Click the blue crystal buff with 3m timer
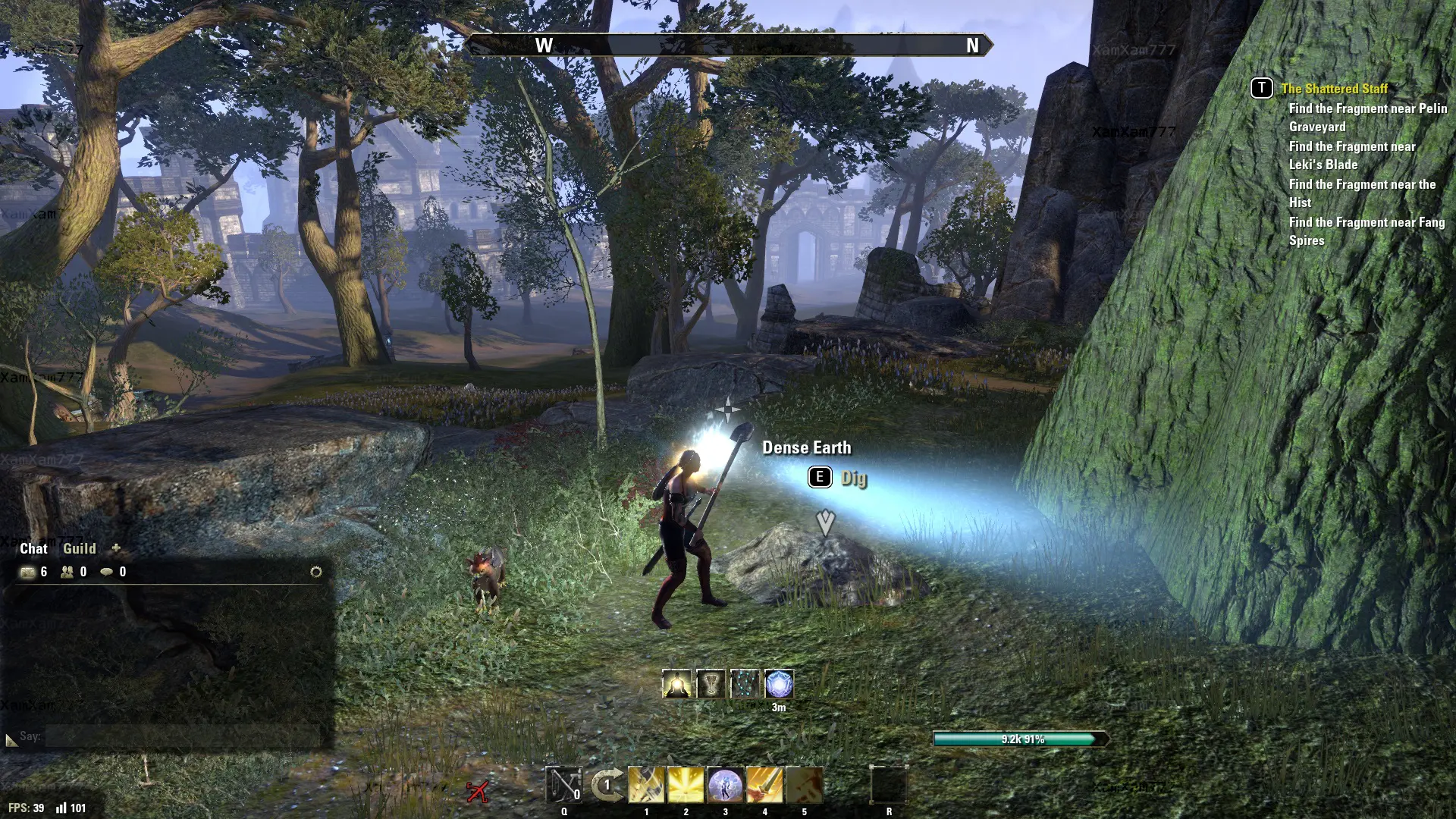Image resolution: width=1456 pixels, height=819 pixels. point(779,684)
